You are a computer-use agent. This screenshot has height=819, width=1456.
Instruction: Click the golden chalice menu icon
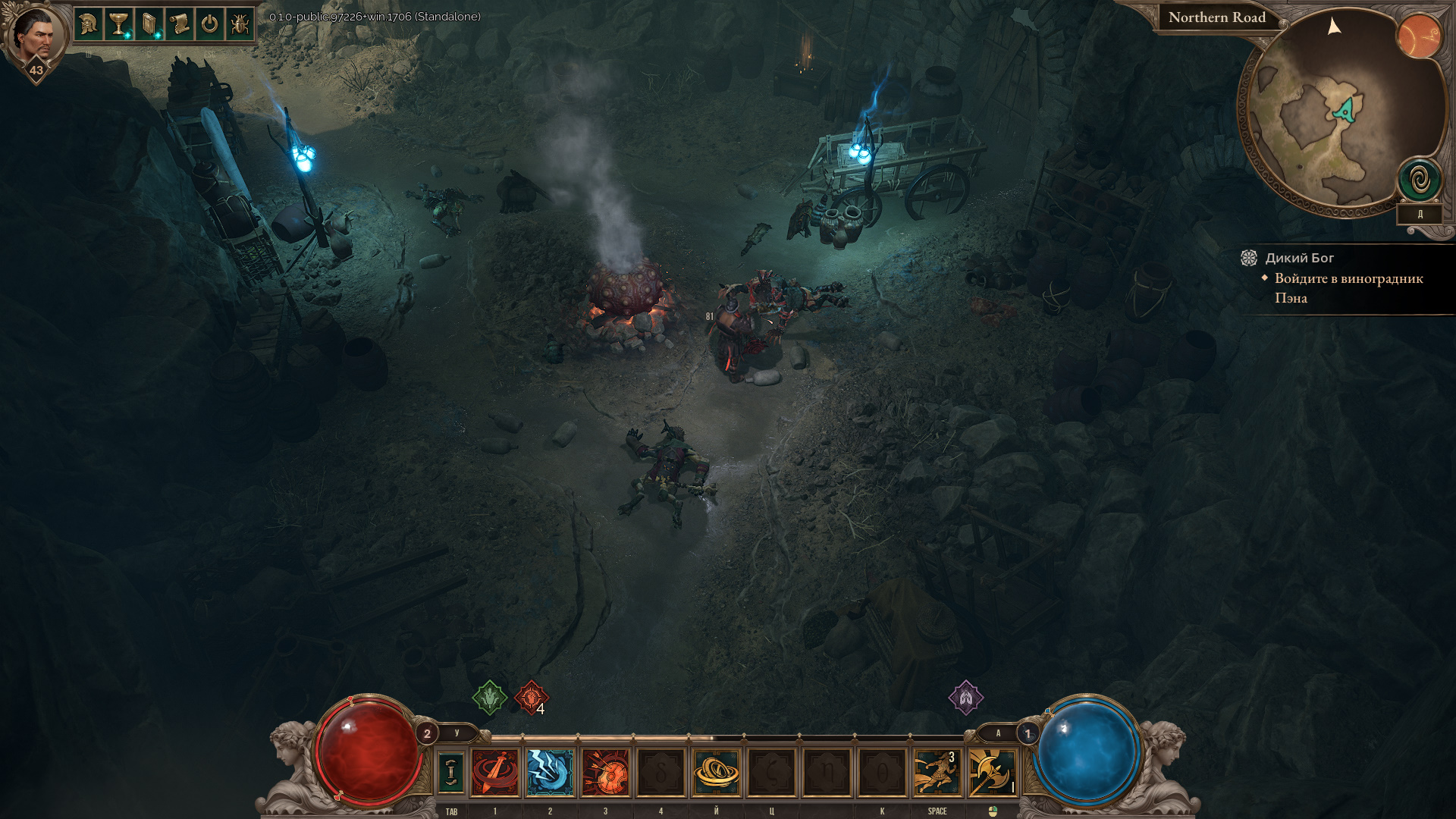(x=118, y=24)
